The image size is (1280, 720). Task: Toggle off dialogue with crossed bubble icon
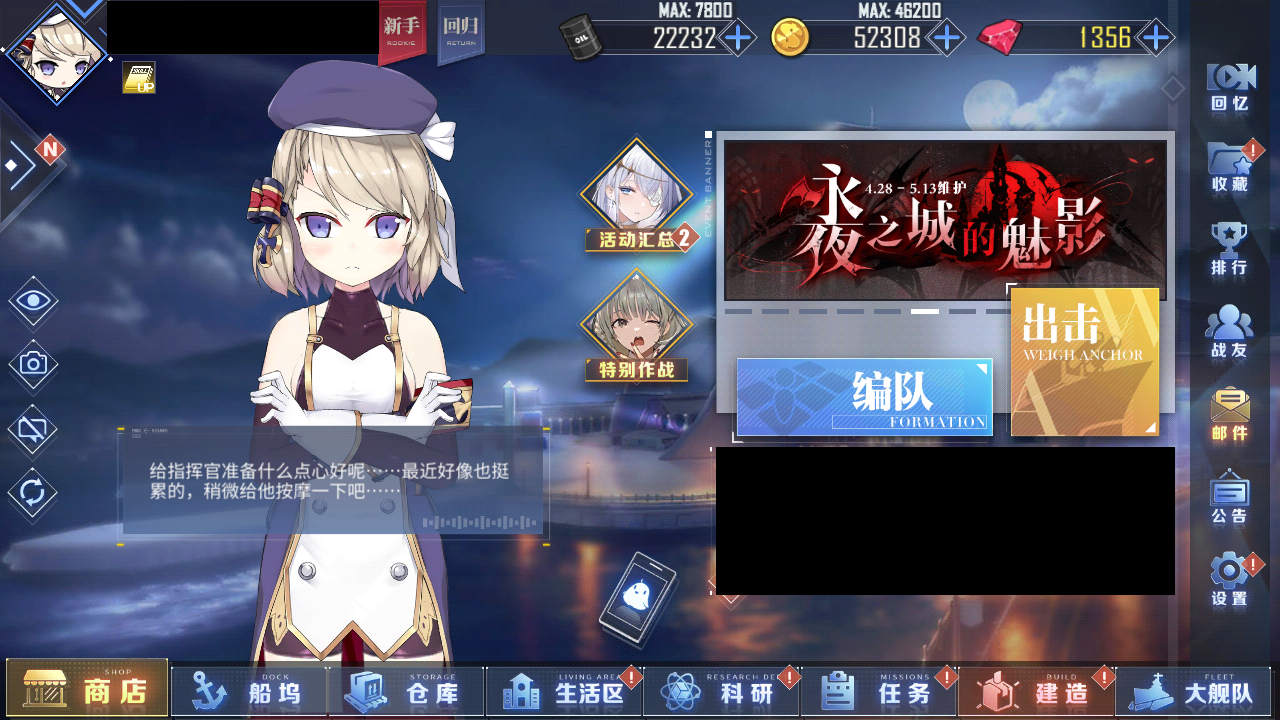tap(31, 428)
